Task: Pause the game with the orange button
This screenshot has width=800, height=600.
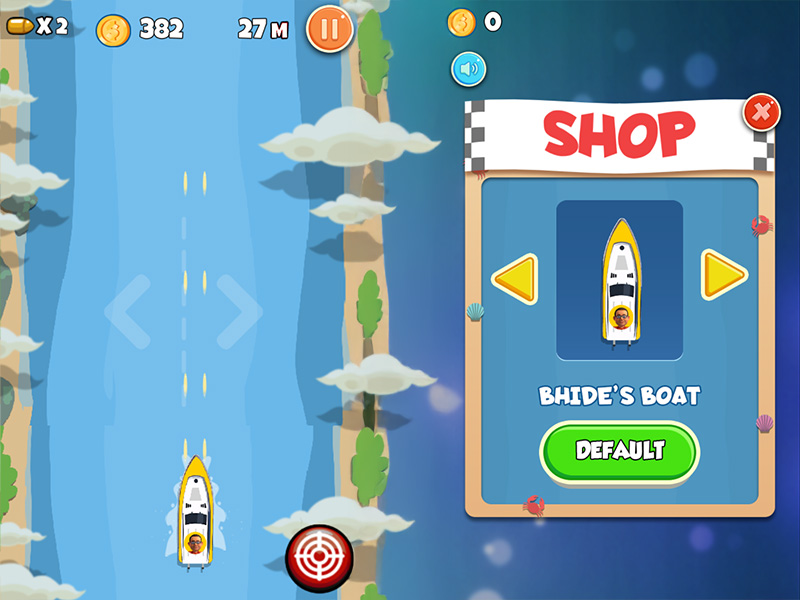Action: (x=329, y=29)
